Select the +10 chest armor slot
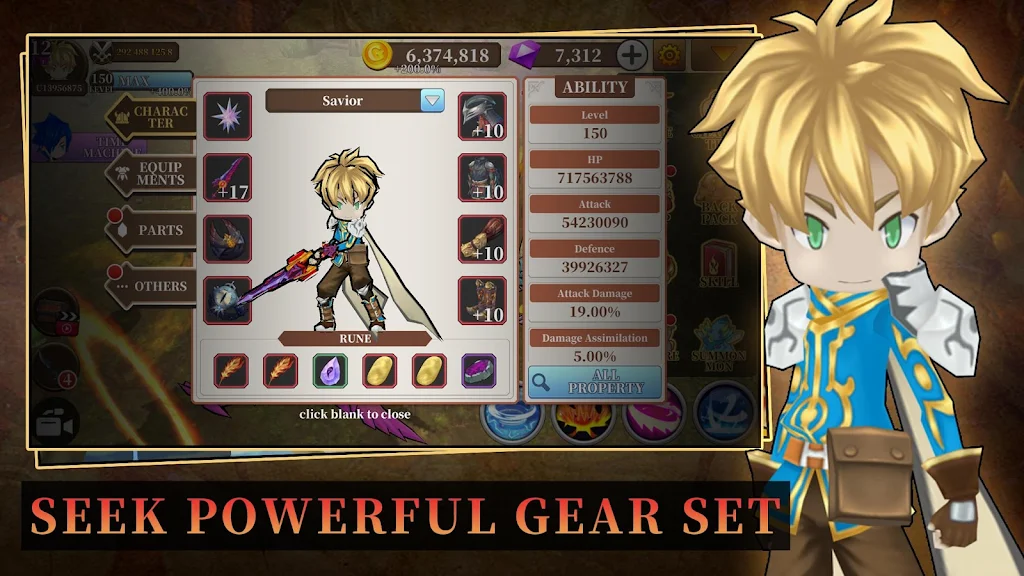The image size is (1024, 576). (482, 178)
